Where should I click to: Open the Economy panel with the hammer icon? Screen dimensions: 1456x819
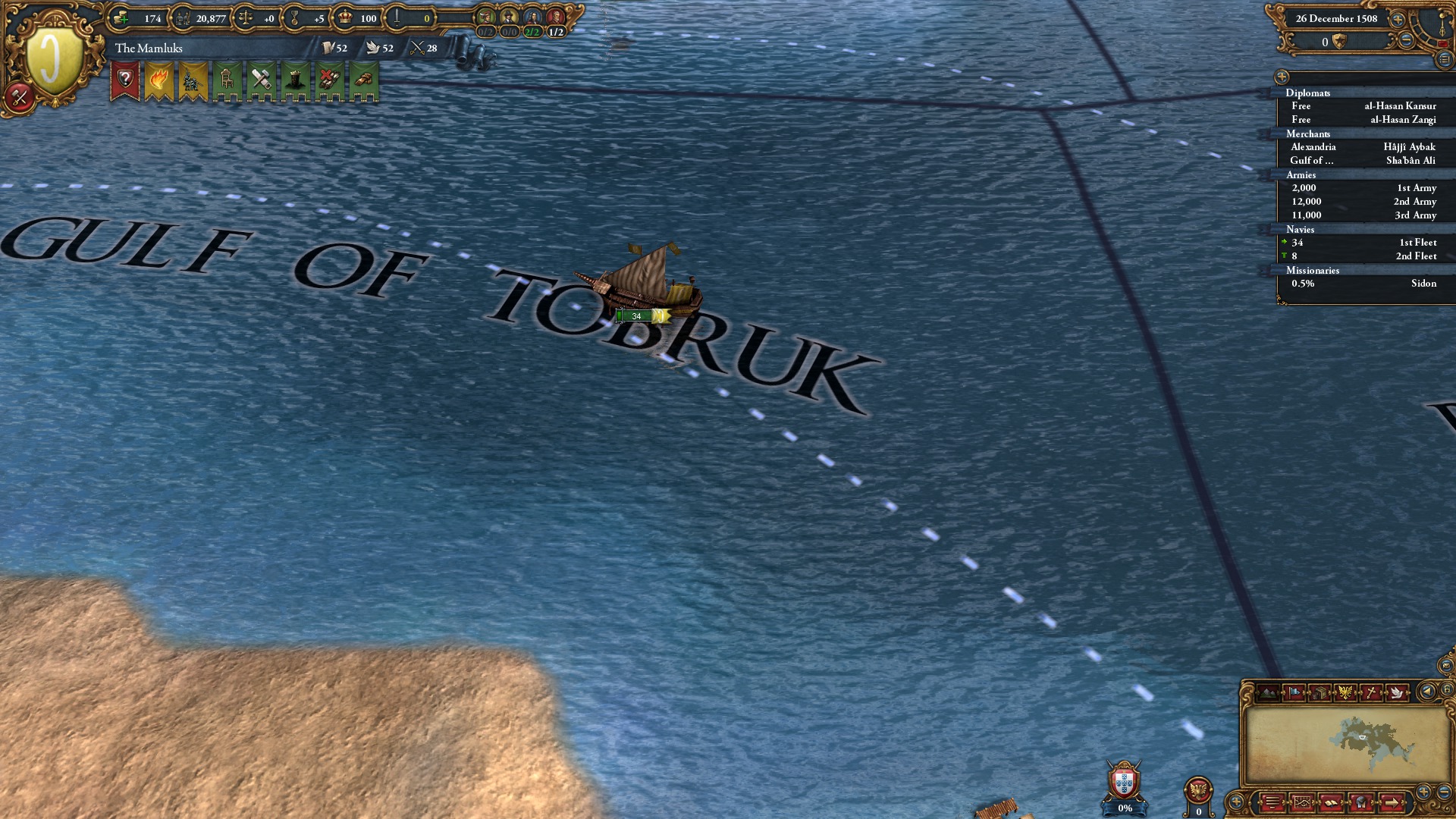pos(261,80)
